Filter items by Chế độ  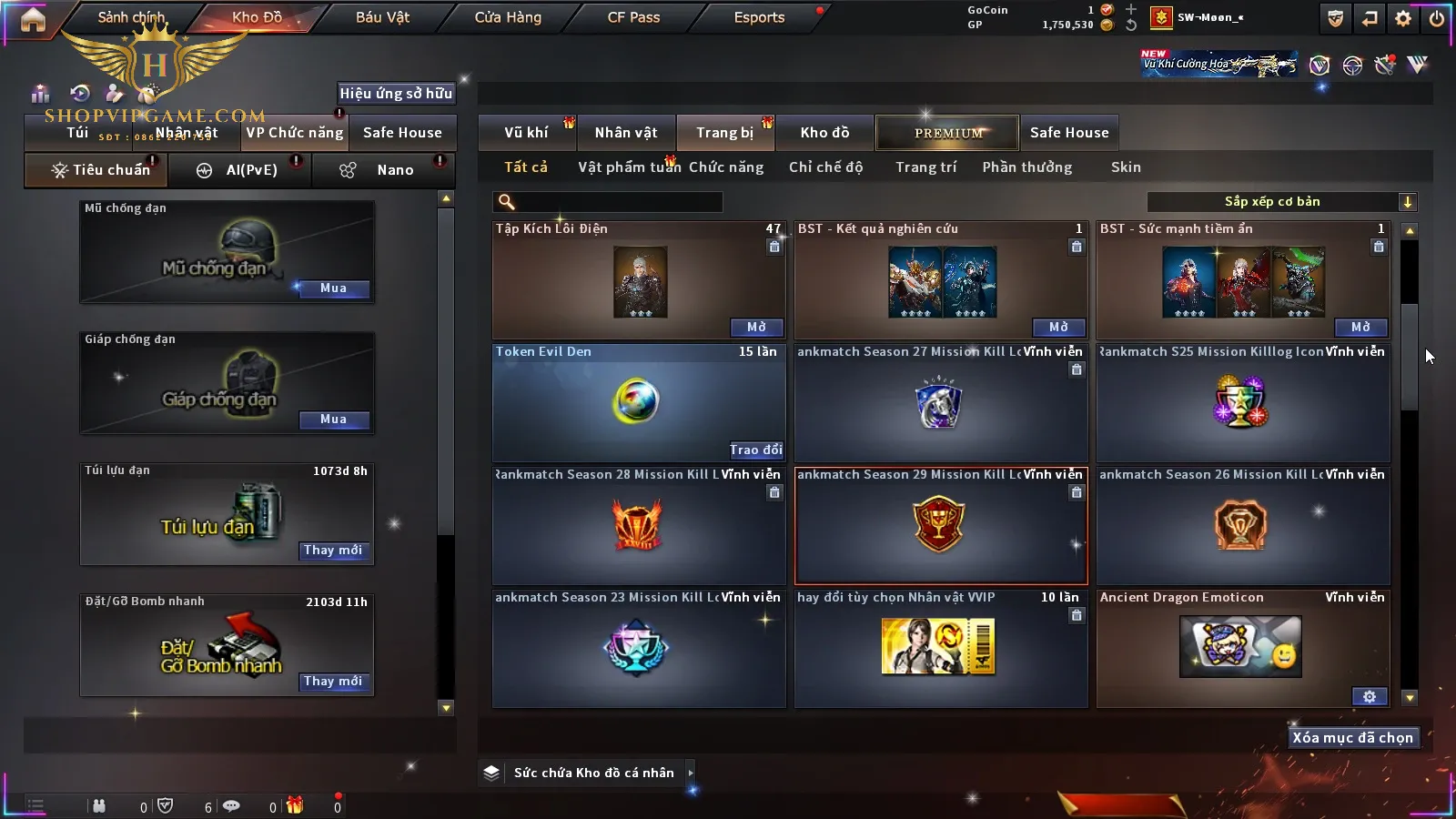825,167
